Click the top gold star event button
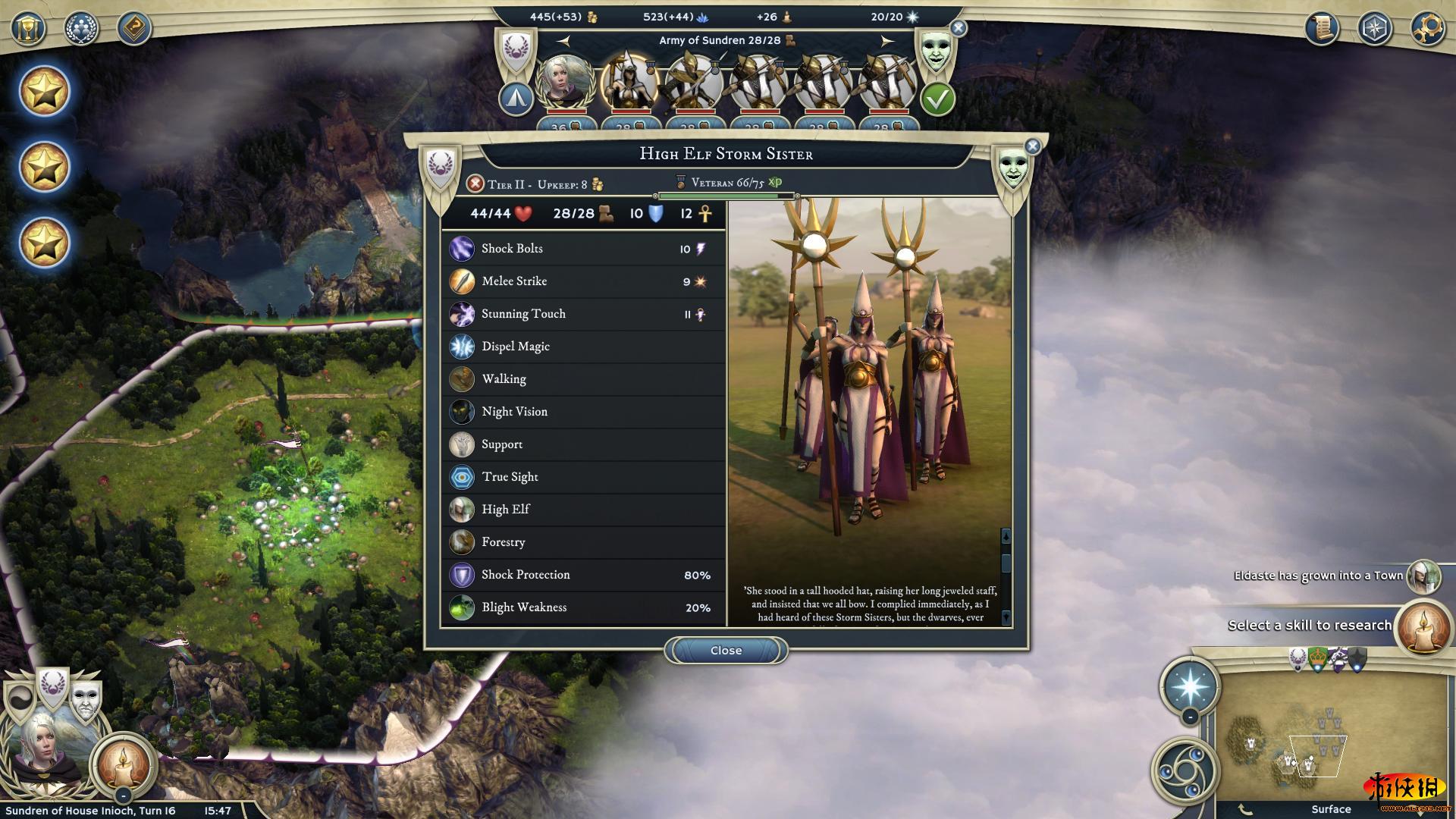The width and height of the screenshot is (1456, 819). (x=44, y=92)
